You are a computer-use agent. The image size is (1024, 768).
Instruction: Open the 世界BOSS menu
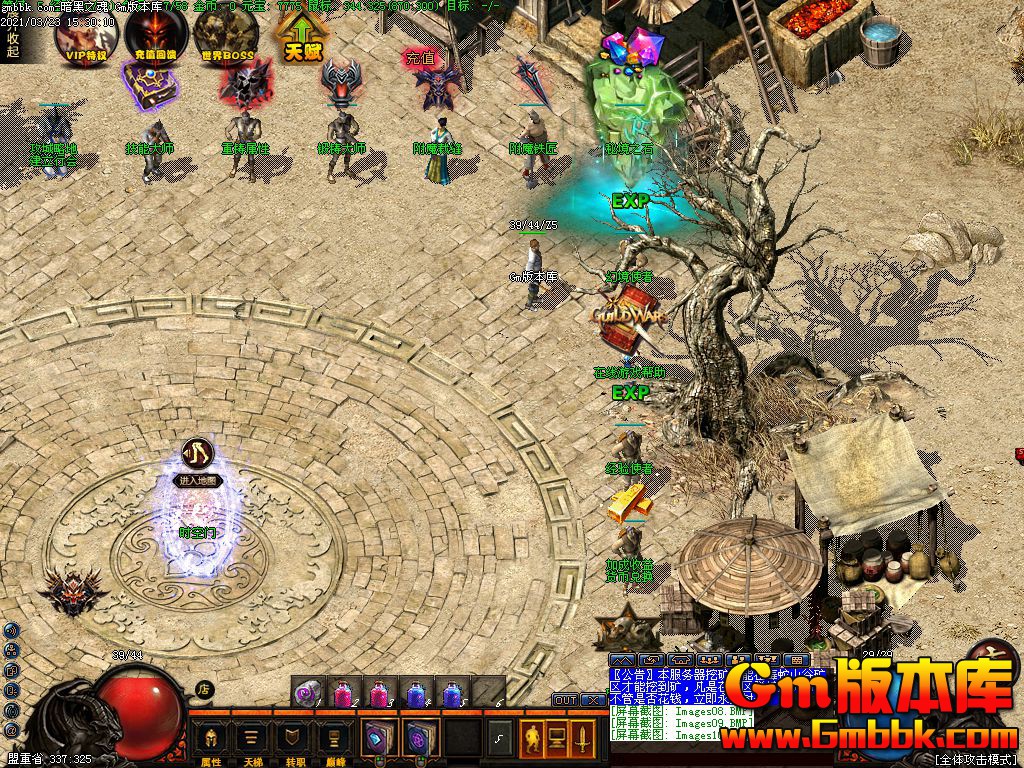(x=227, y=36)
